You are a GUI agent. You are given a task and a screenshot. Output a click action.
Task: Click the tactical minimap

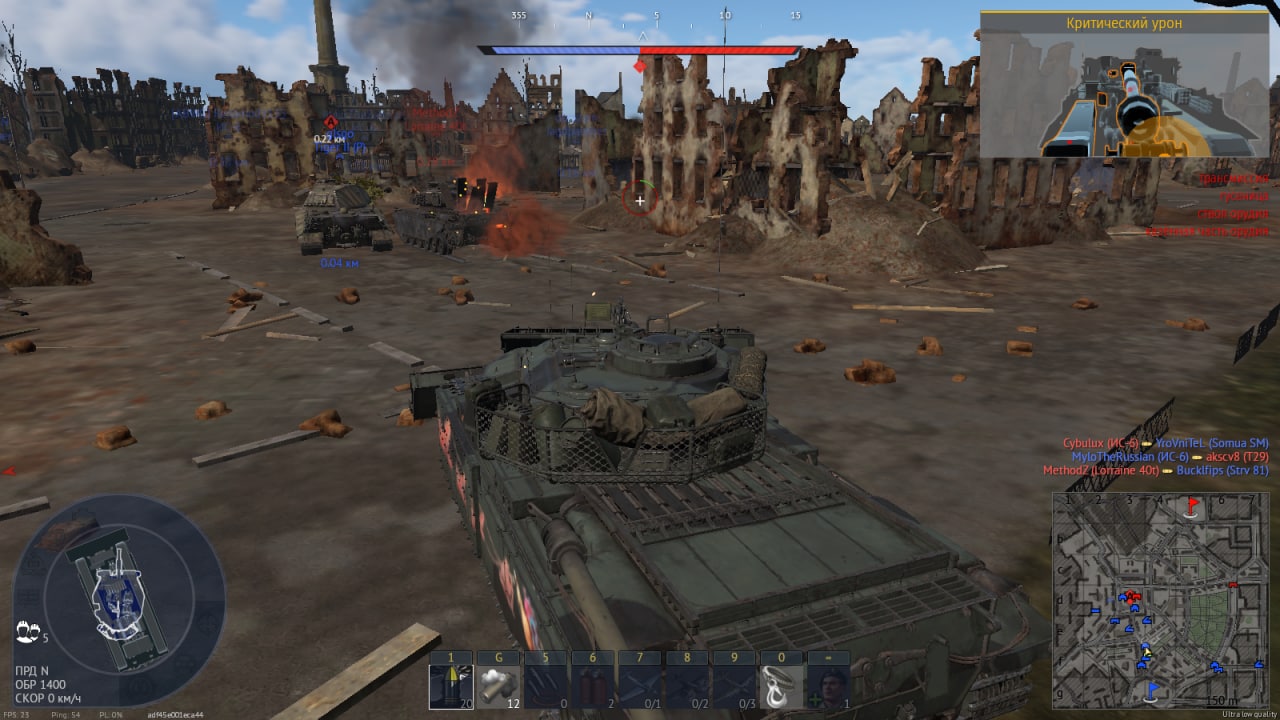point(1160,600)
